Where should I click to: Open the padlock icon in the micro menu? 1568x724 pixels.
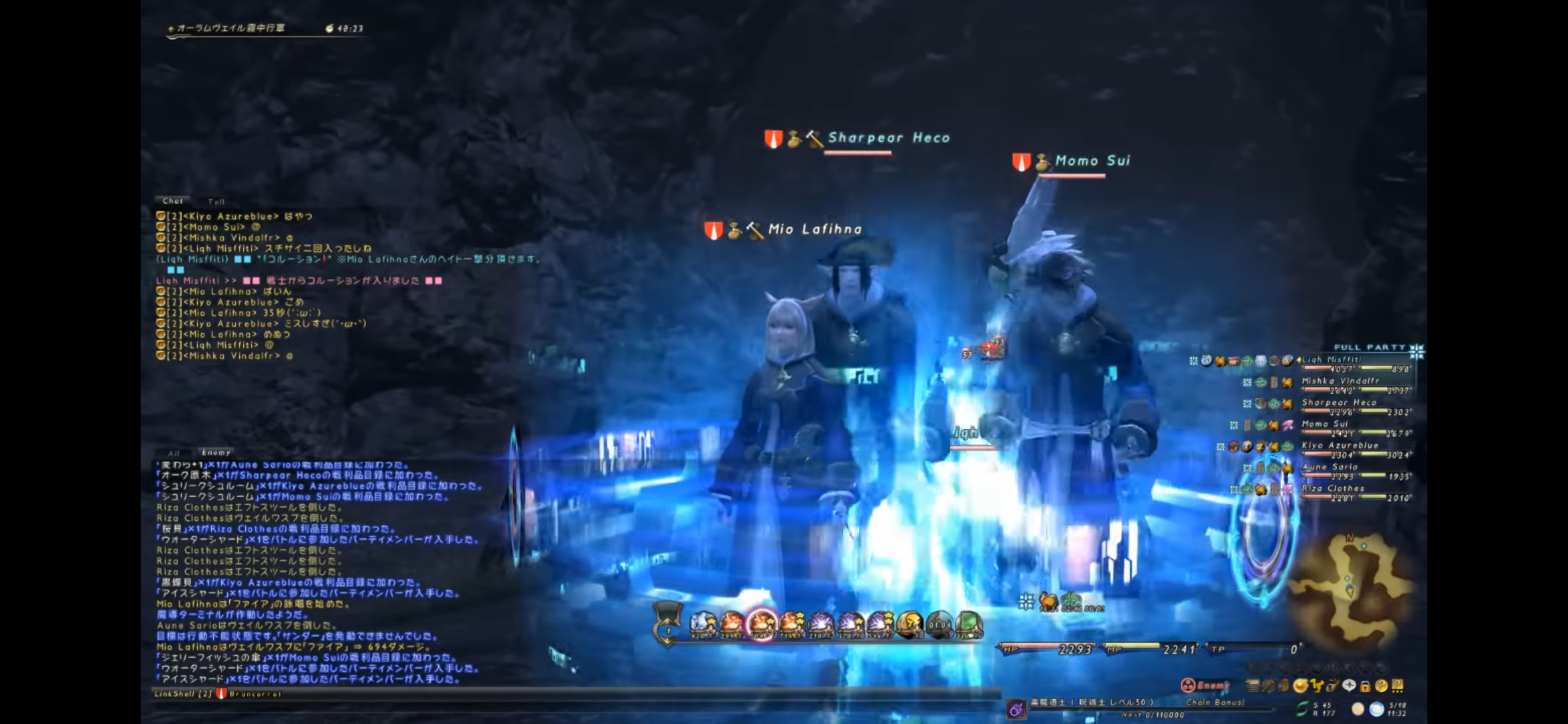[x=1365, y=686]
